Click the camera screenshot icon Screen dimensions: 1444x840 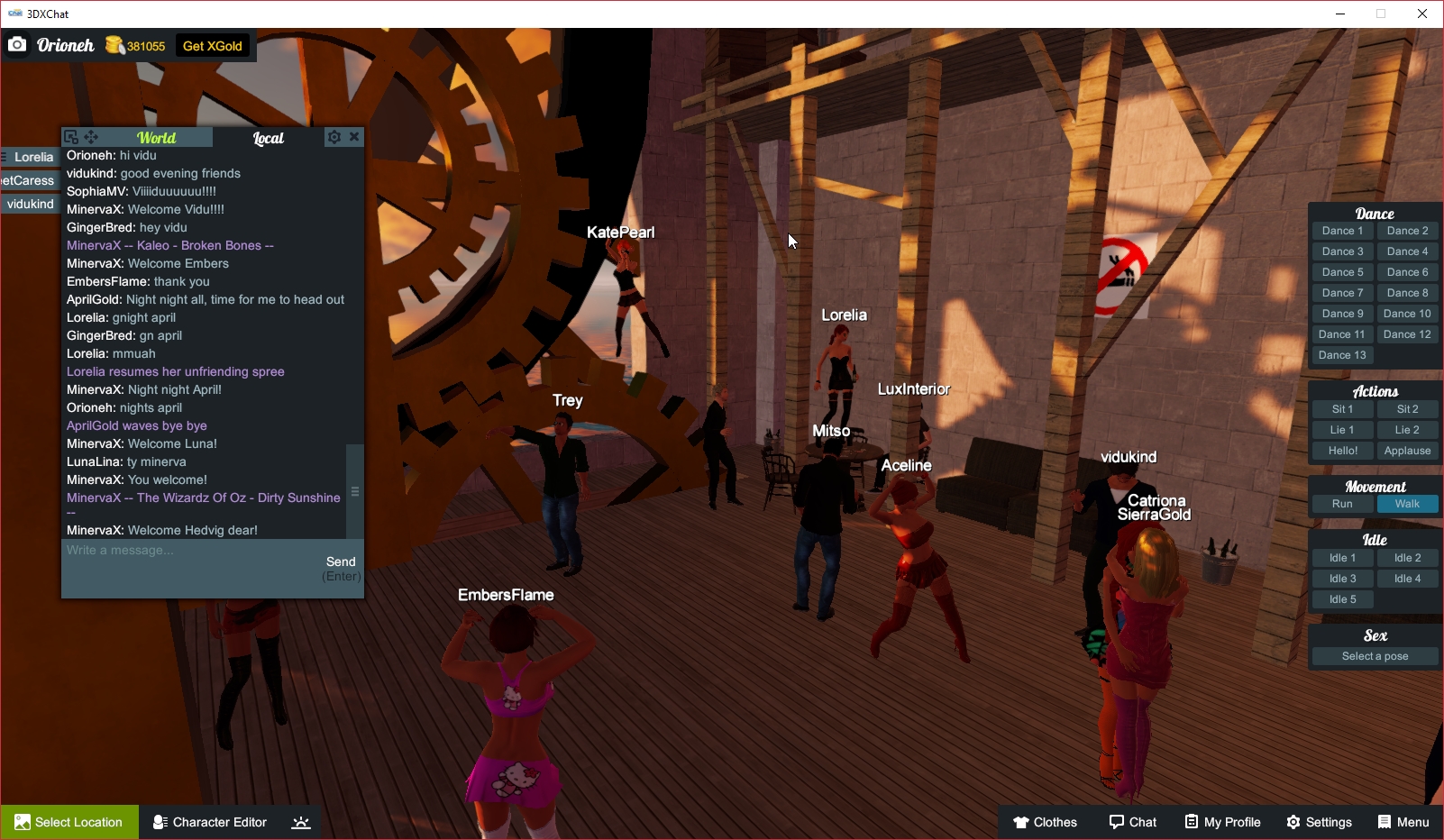pos(17,44)
